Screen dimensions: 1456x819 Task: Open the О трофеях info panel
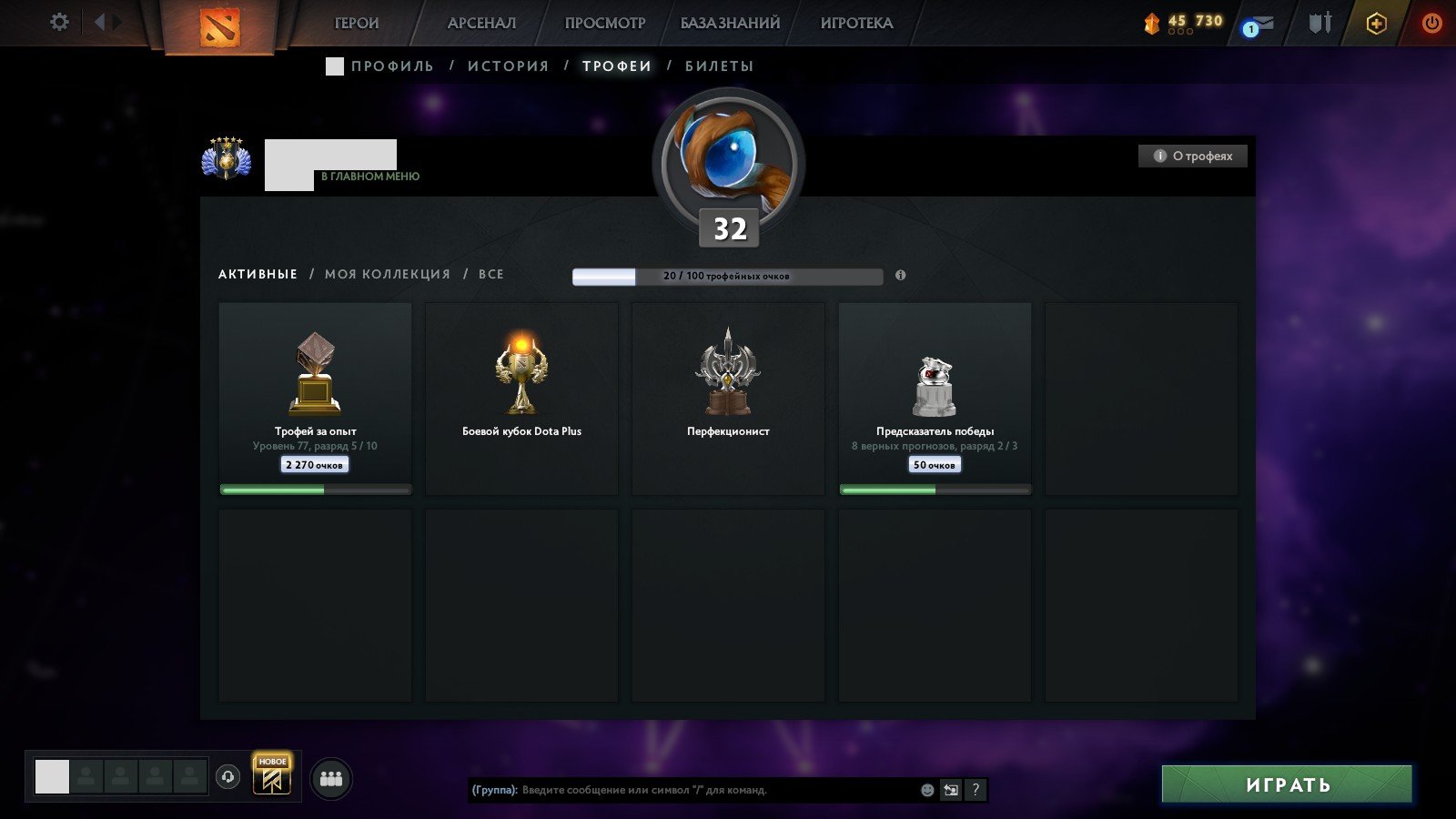click(x=1192, y=156)
